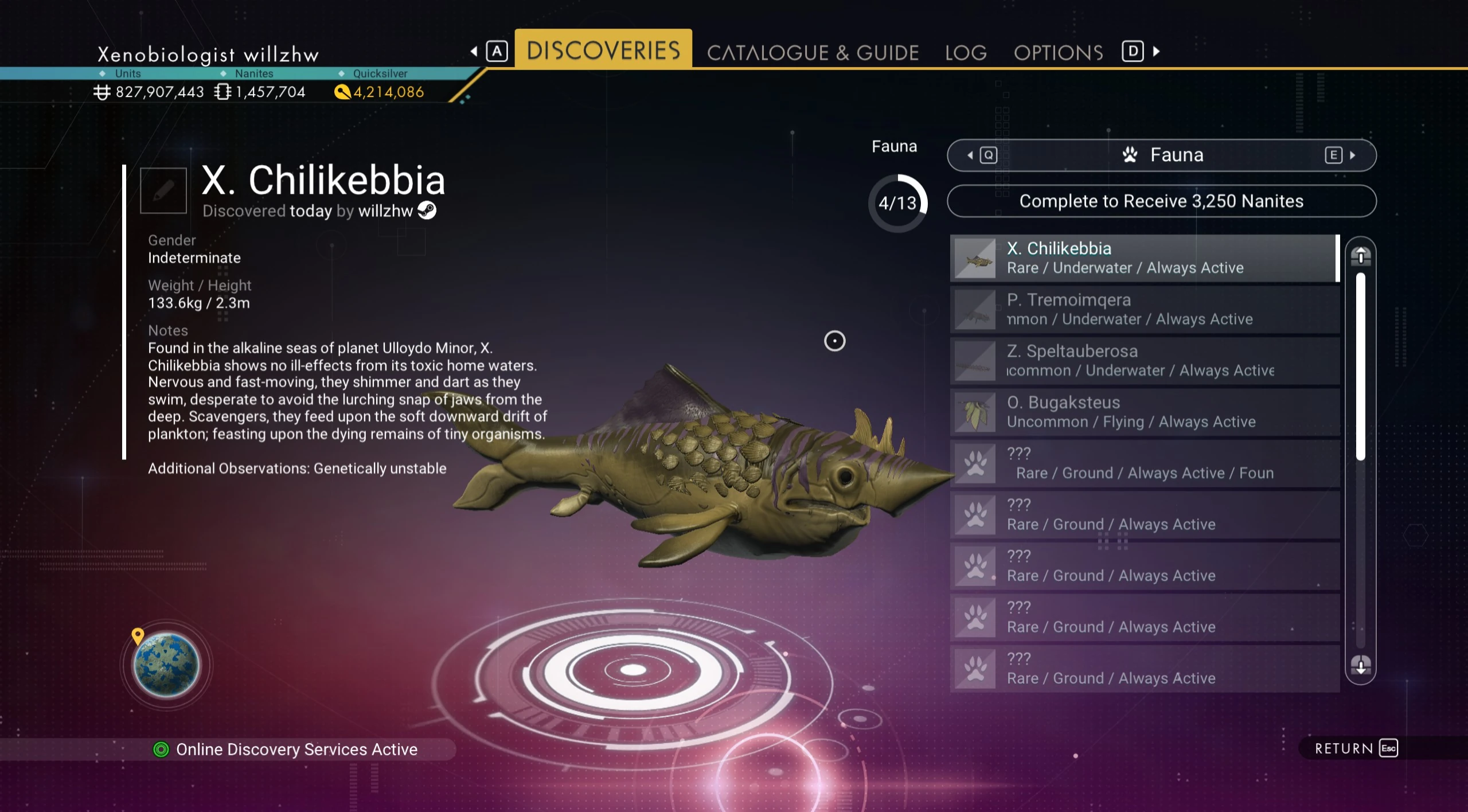Select the O. Bugaksteus flying creature
Image resolution: width=1468 pixels, height=812 pixels.
click(x=1144, y=412)
